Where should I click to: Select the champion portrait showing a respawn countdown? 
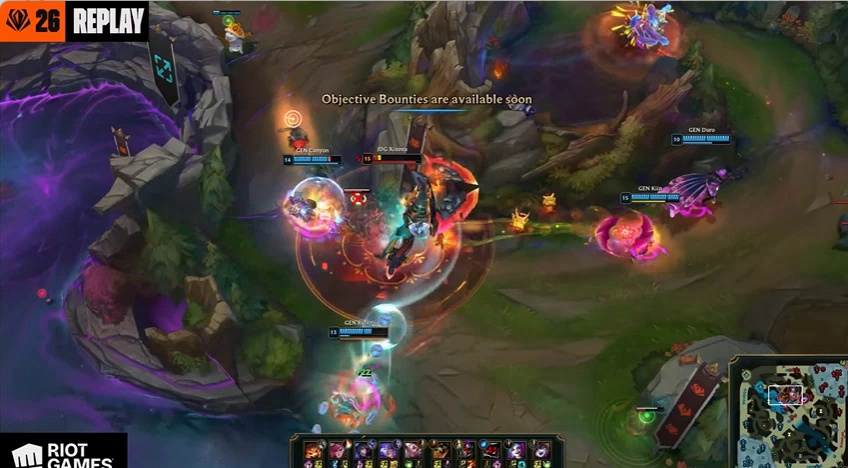tap(492, 450)
